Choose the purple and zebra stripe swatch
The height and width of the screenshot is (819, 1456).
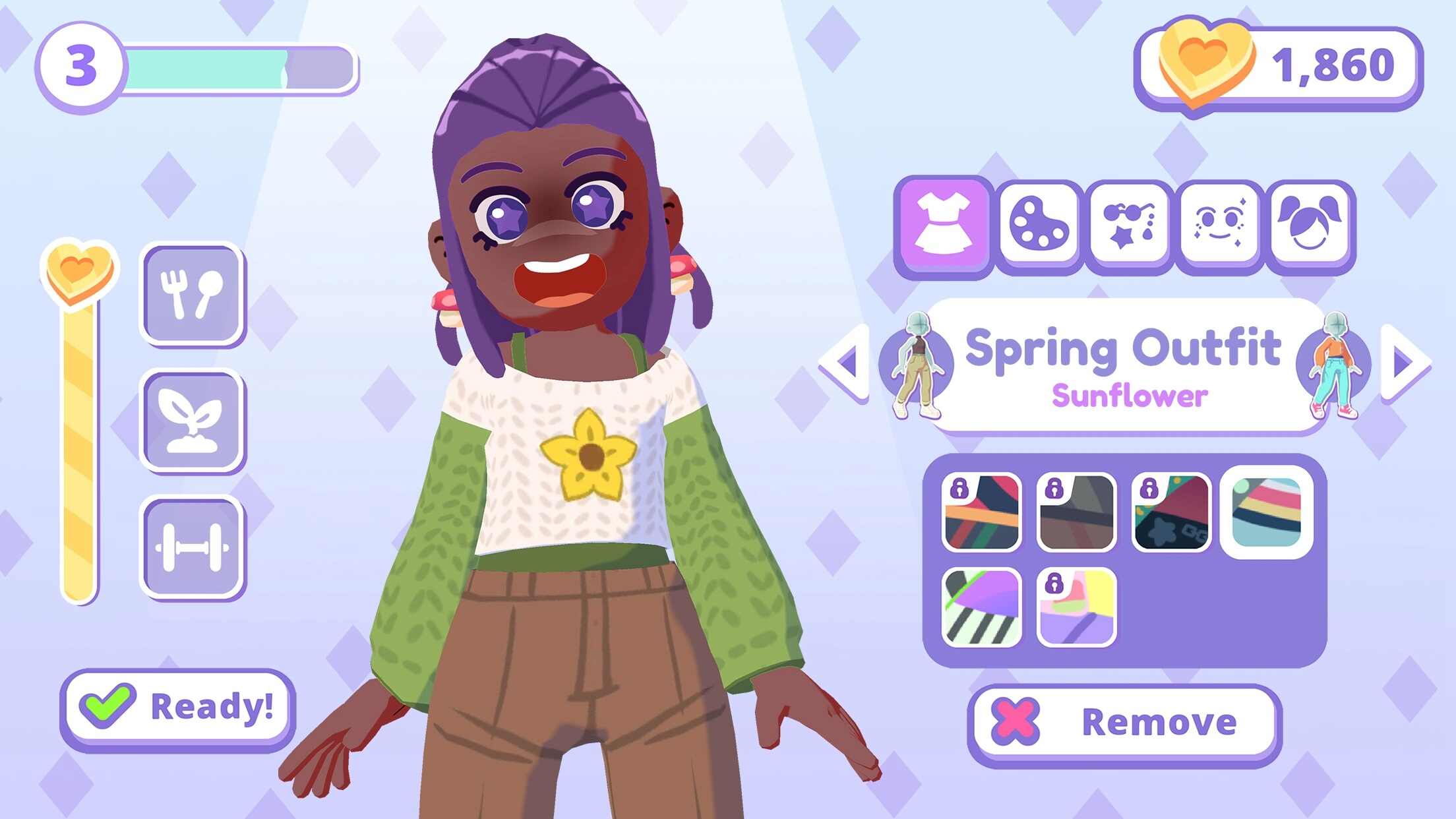982,607
